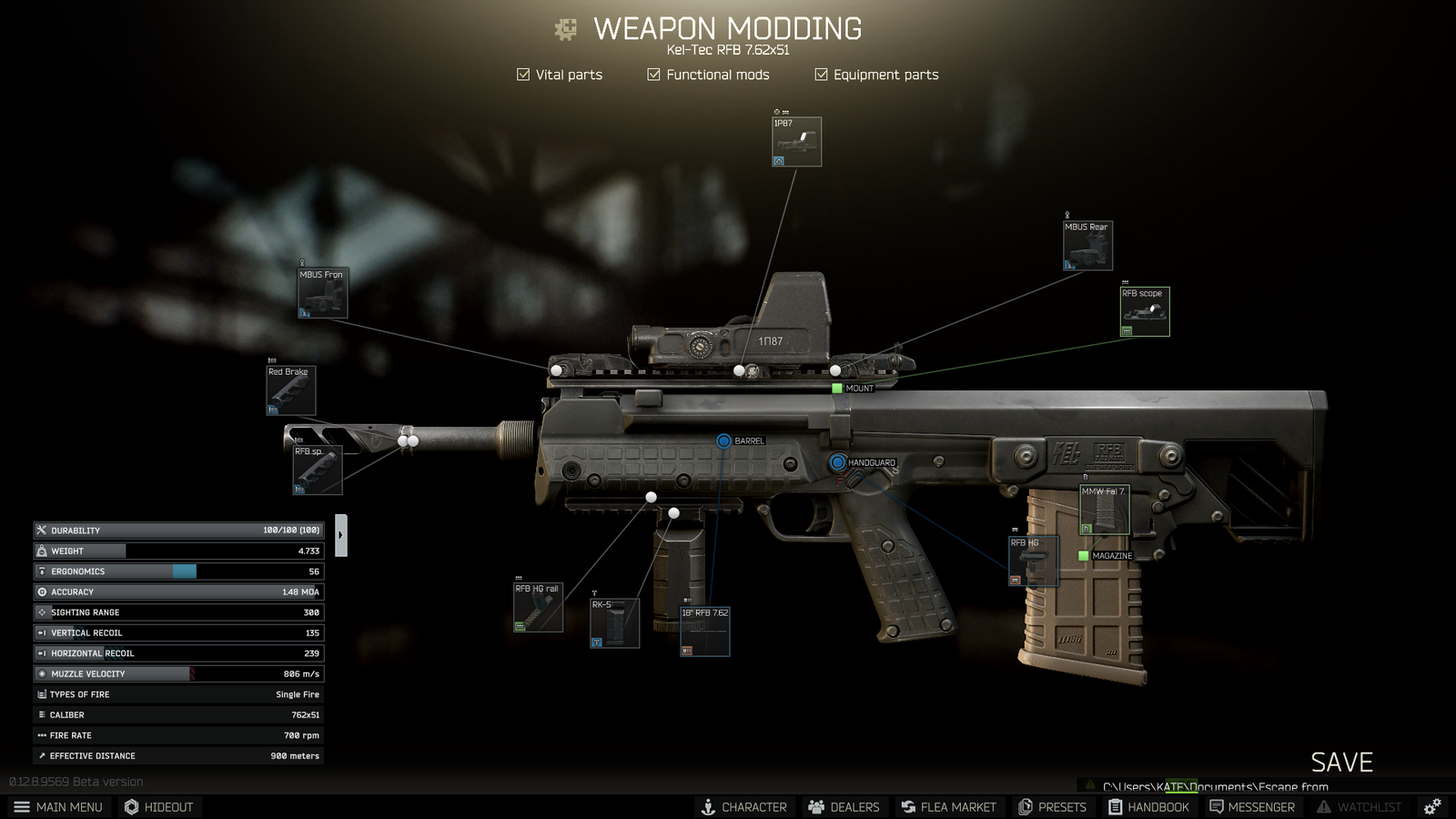Uncheck the Vital parts checkbox
The width and height of the screenshot is (1456, 819).
point(523,75)
